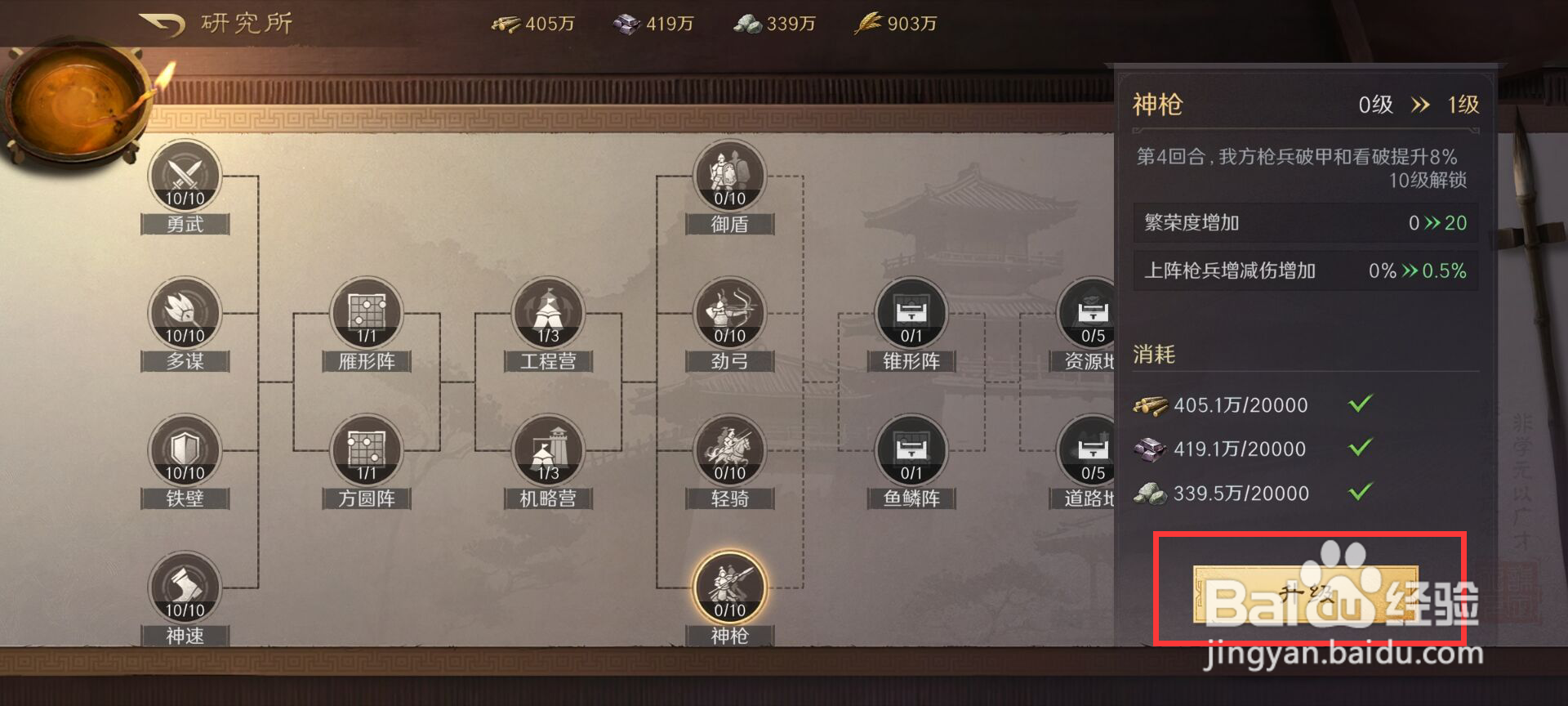
Task: Click the 研究所 back arrow
Action: 160,22
